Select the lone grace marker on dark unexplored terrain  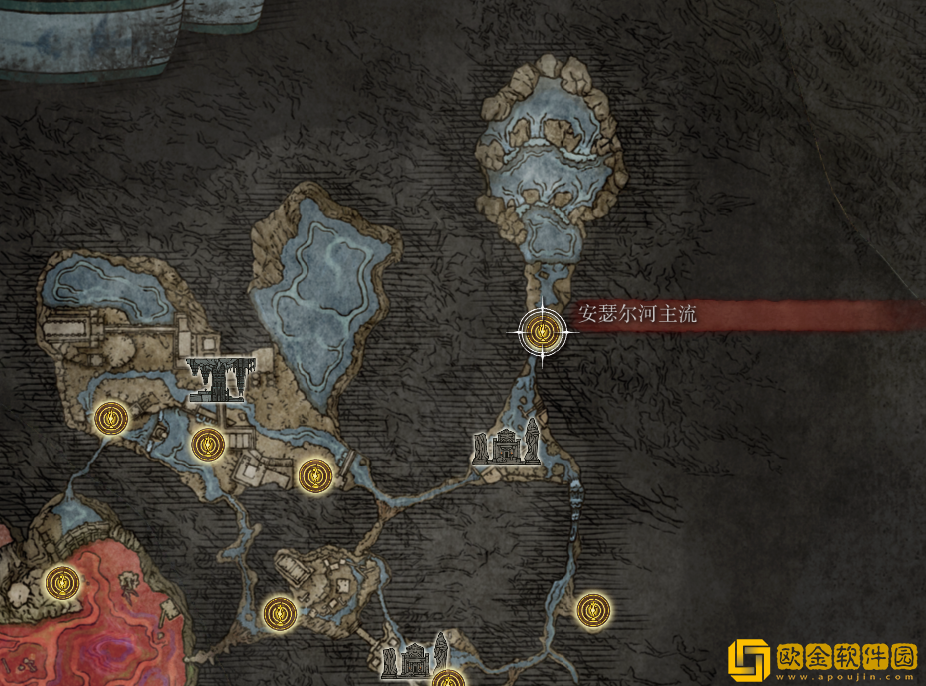coord(593,608)
